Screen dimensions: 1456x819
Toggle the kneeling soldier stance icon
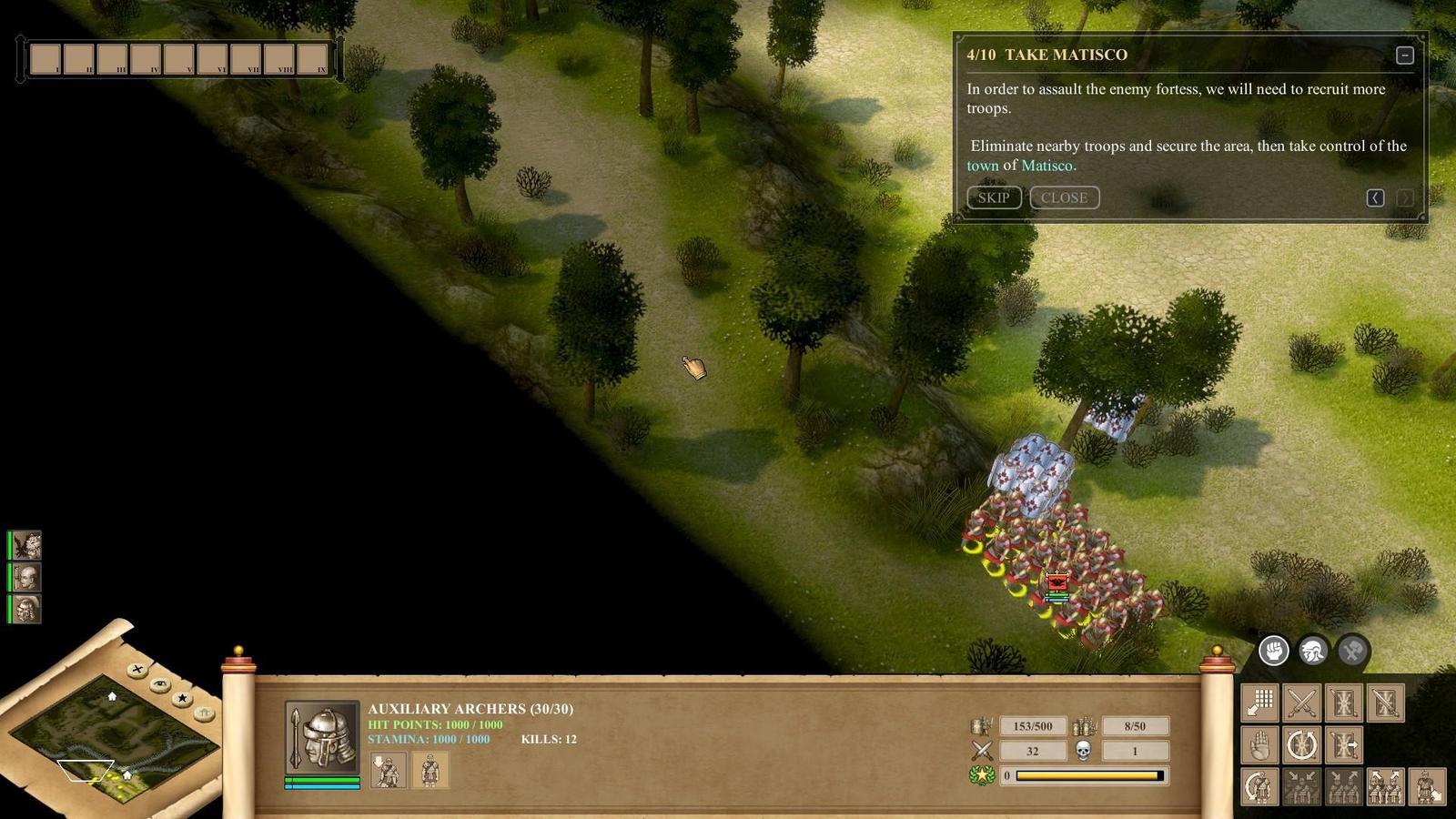coord(388,771)
